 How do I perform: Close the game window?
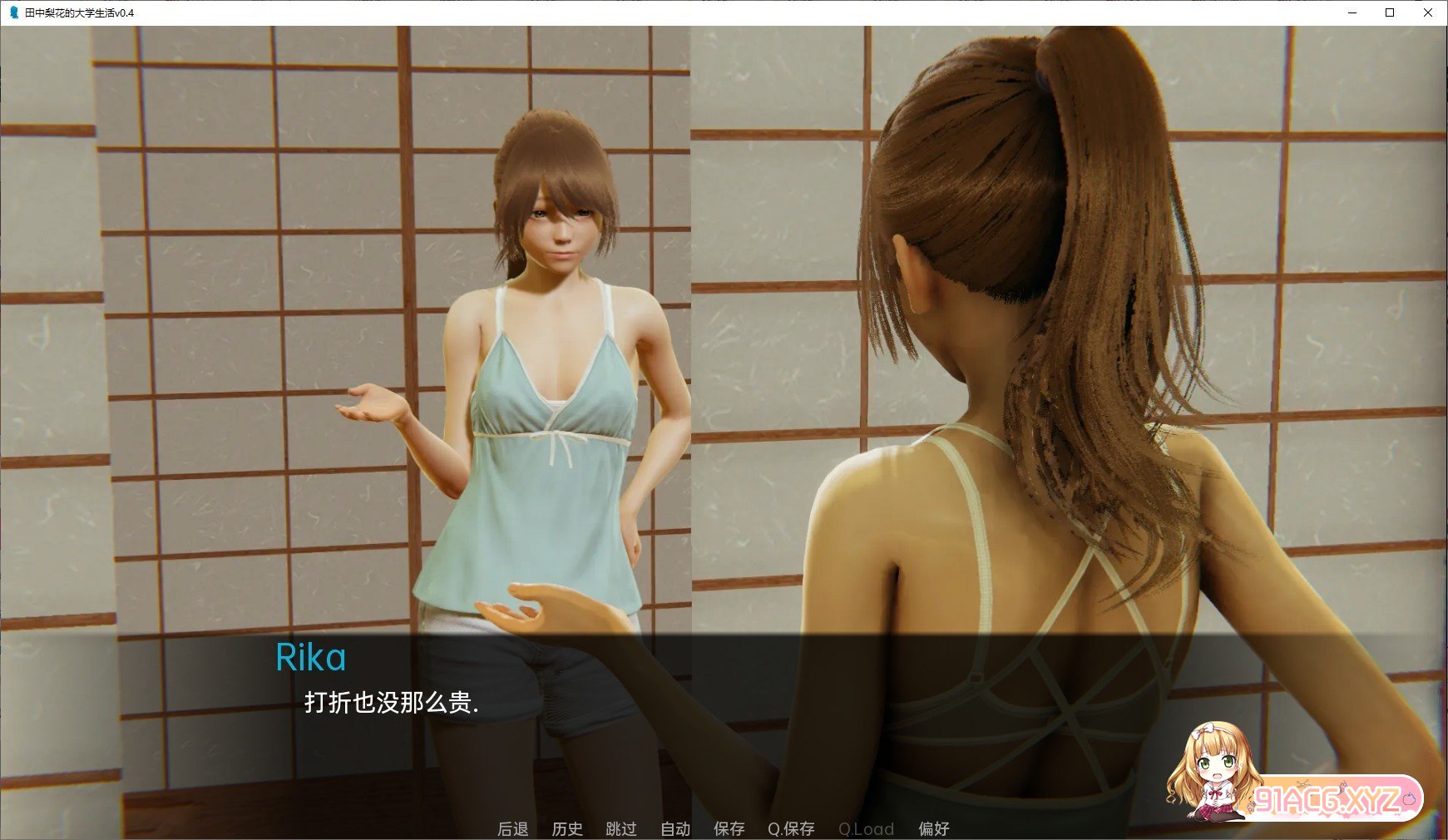coord(1428,12)
